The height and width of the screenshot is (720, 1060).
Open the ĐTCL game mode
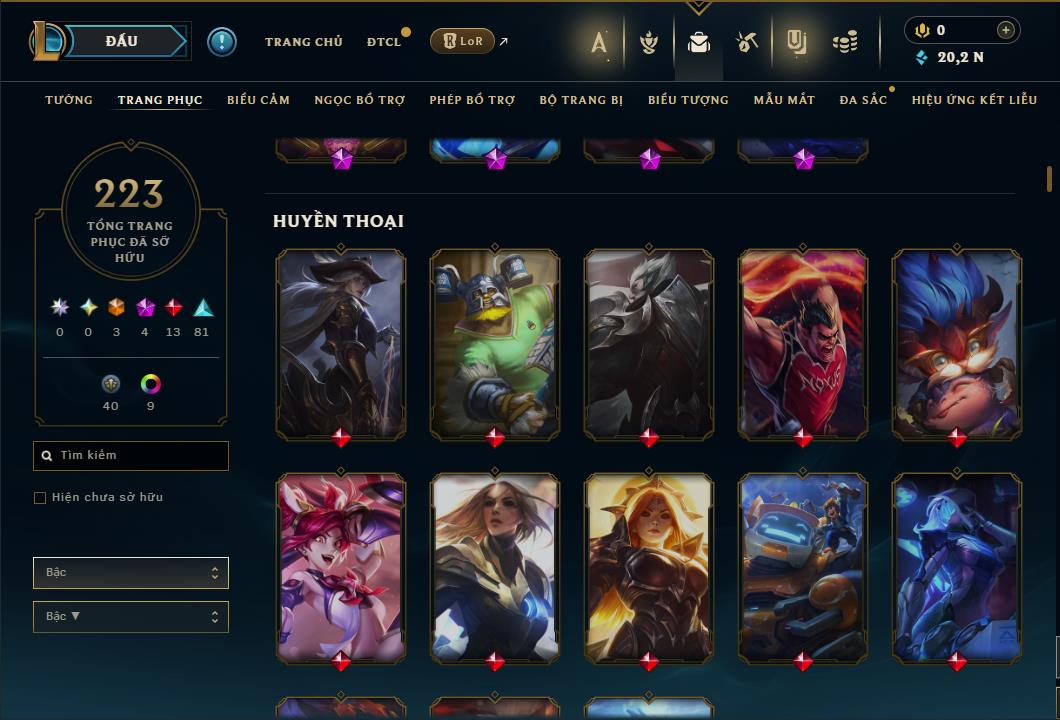(383, 42)
